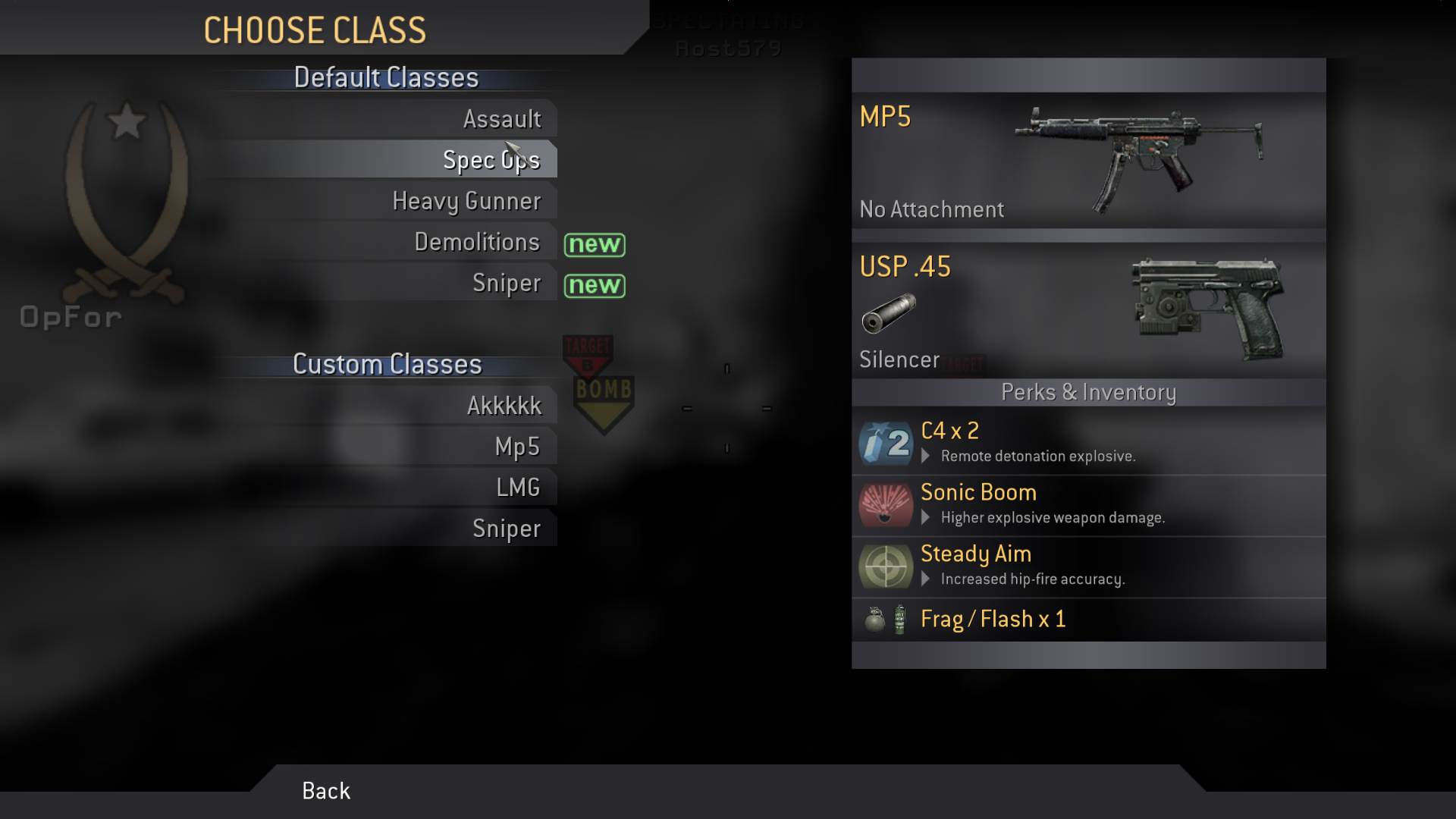This screenshot has height=819, width=1456.
Task: Click the C4 x 2 perk icon
Action: [x=885, y=444]
